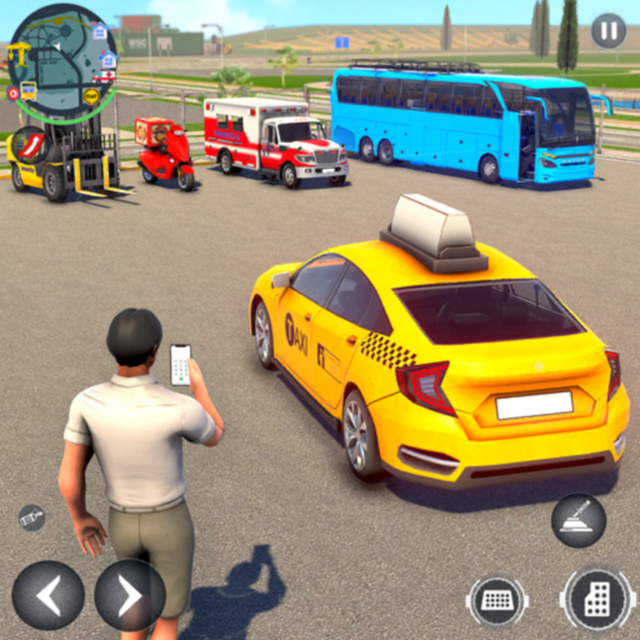Tap the gear shift lever button
This screenshot has width=640, height=640.
(x=578, y=520)
